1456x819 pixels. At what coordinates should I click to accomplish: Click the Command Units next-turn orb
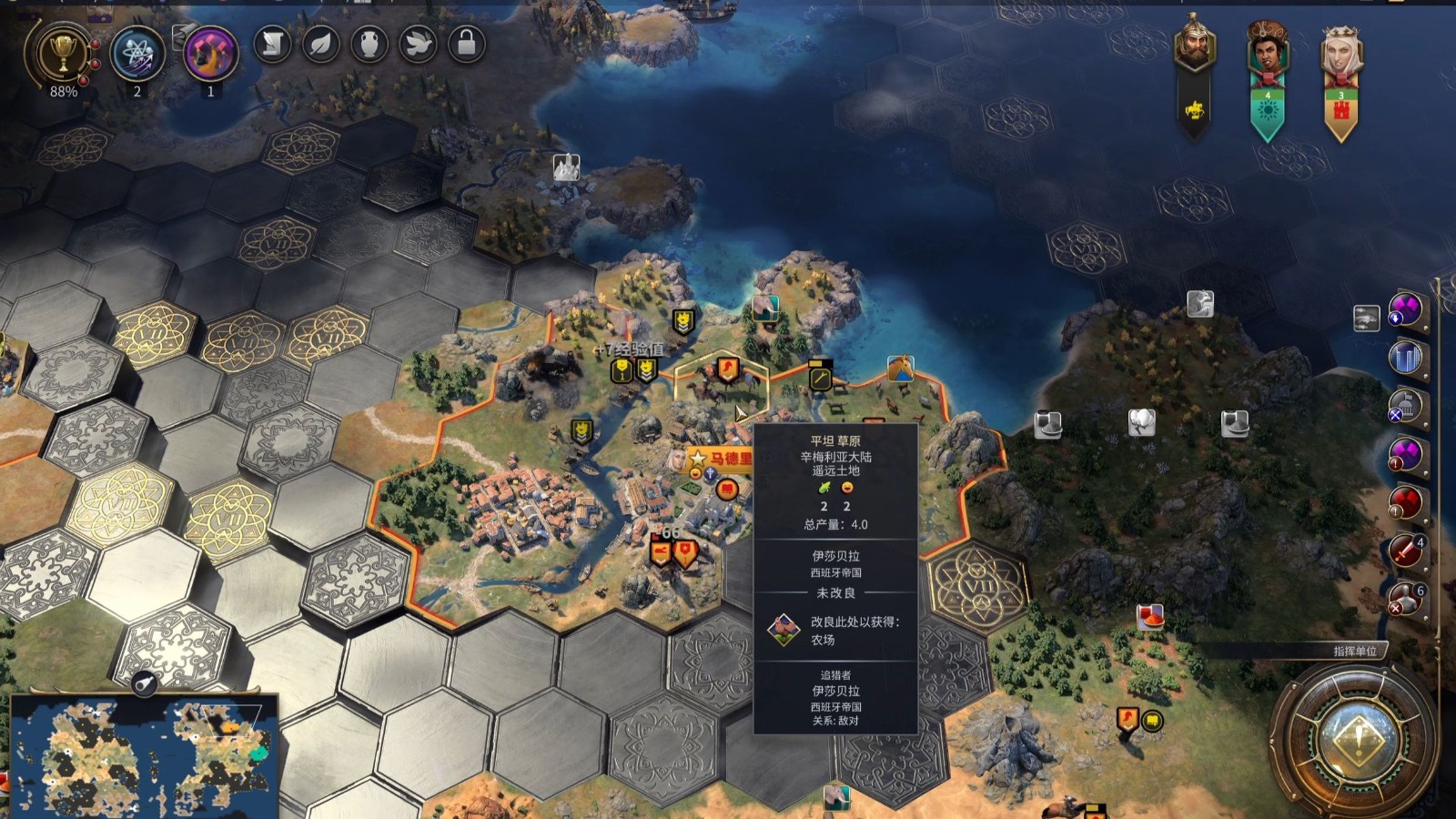1357,734
